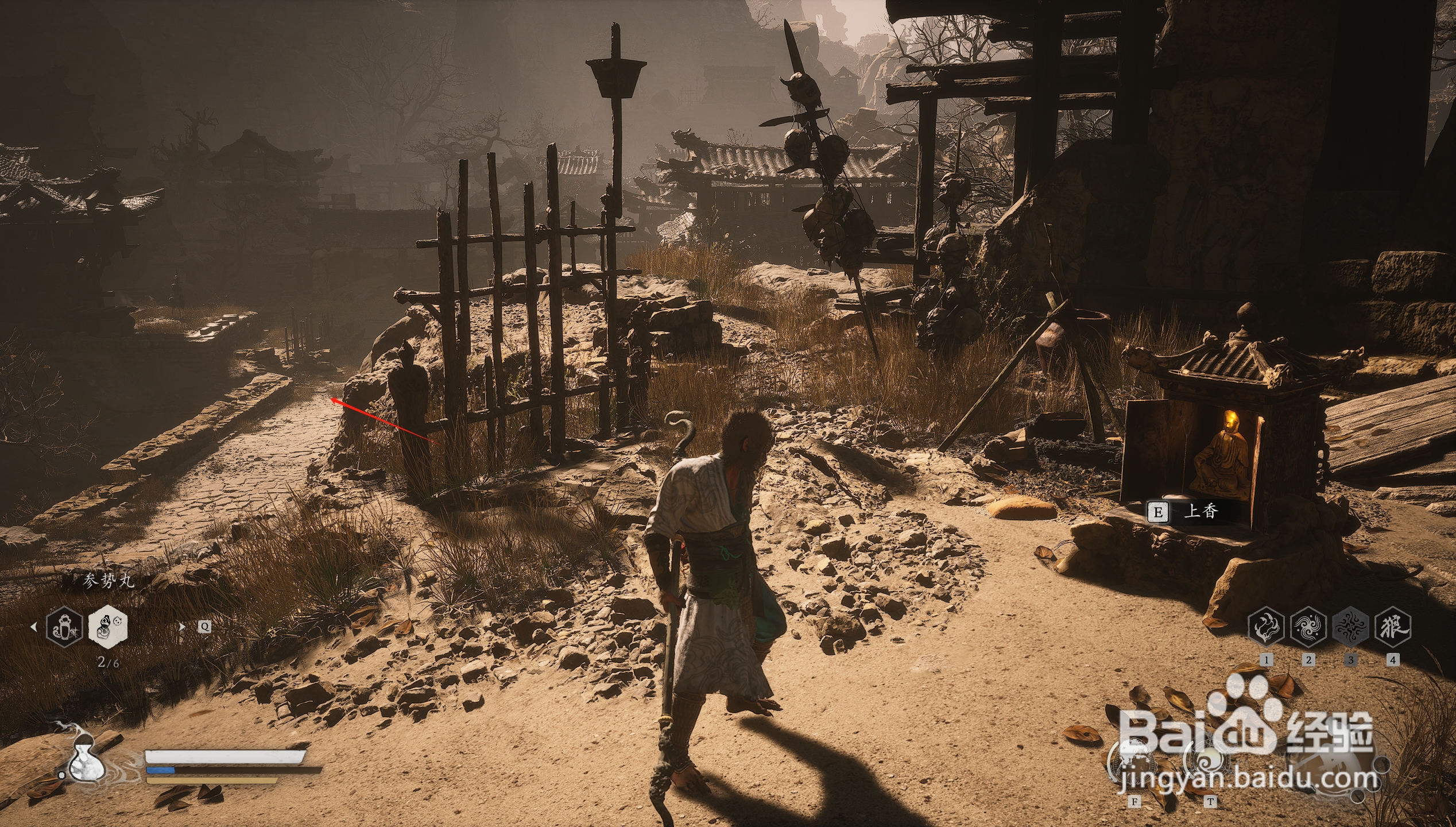The height and width of the screenshot is (827, 1456).
Task: Click the right arrow beside the quick-item slots
Action: tap(183, 627)
